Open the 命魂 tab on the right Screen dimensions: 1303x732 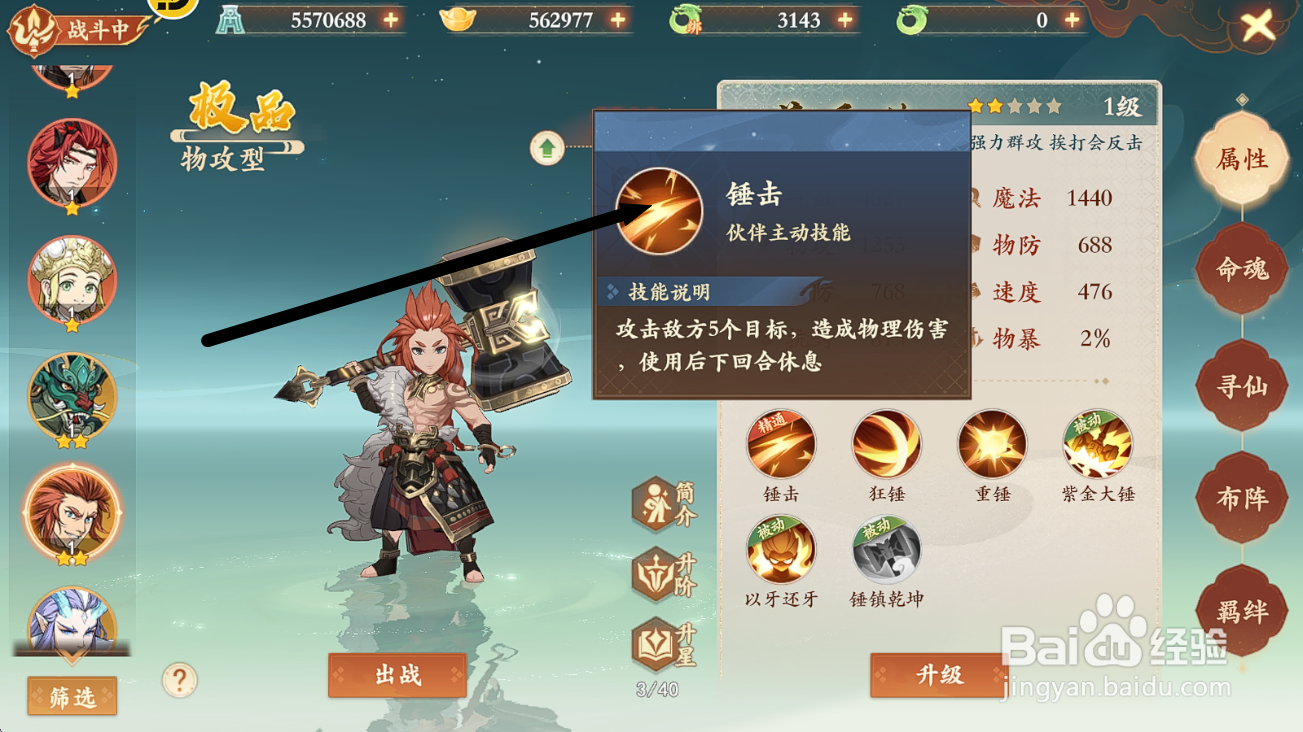click(x=1242, y=266)
